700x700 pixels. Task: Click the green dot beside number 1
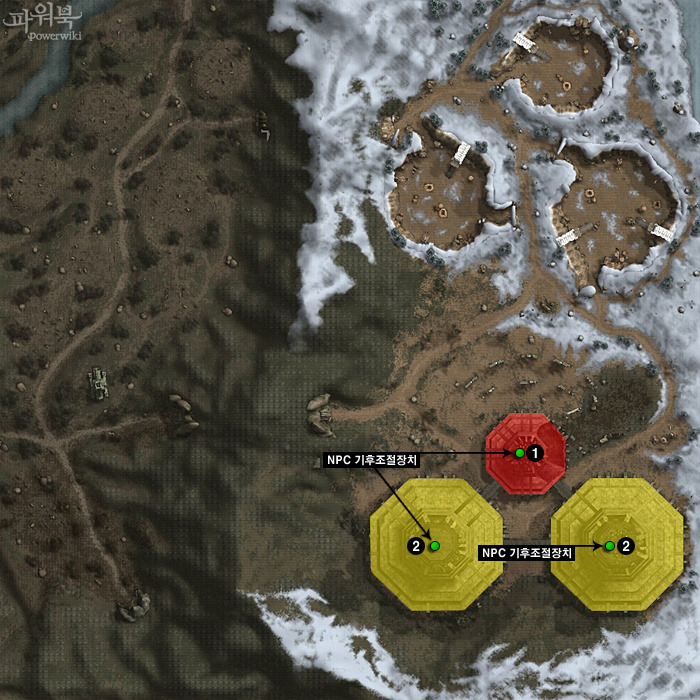pos(520,453)
